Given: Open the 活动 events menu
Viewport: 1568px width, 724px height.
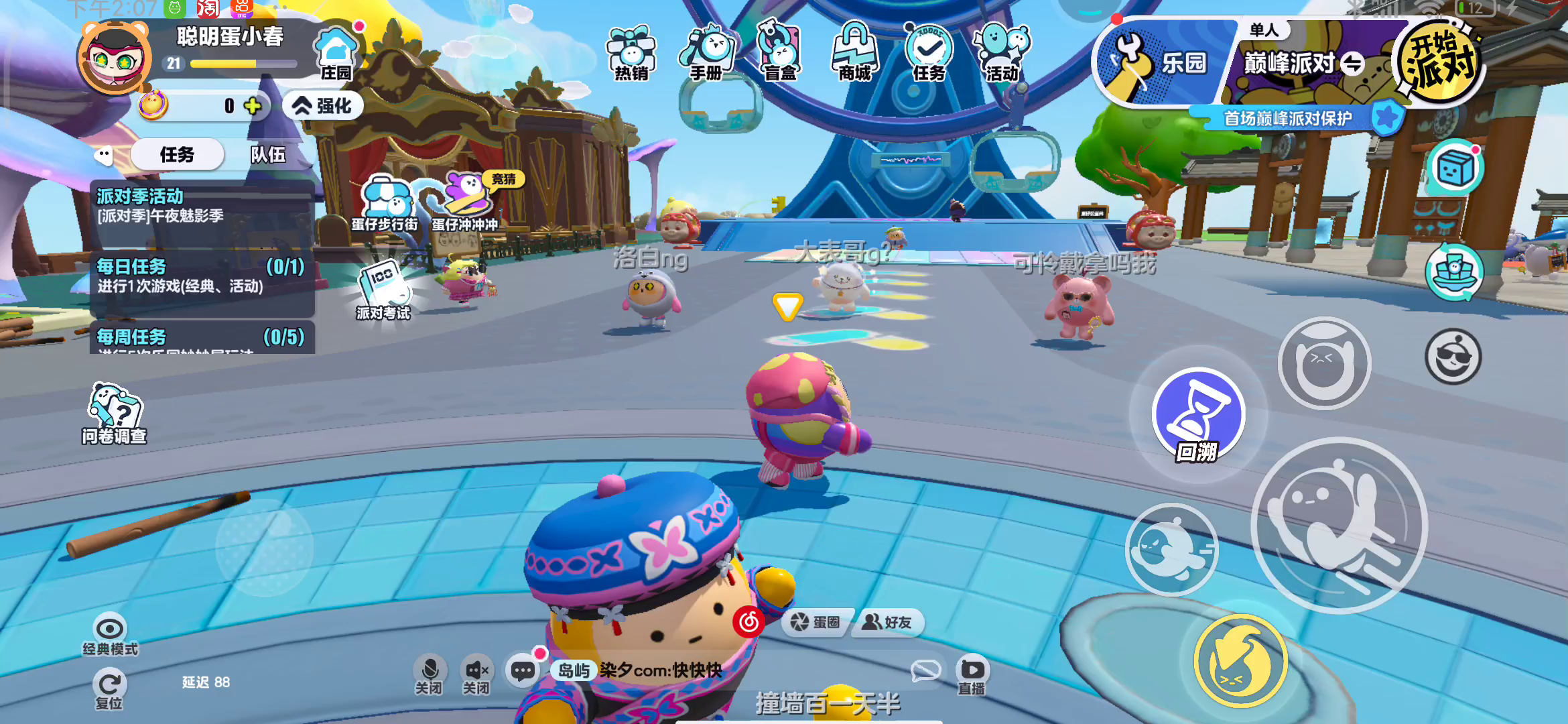Looking at the screenshot, I should pos(1002,54).
